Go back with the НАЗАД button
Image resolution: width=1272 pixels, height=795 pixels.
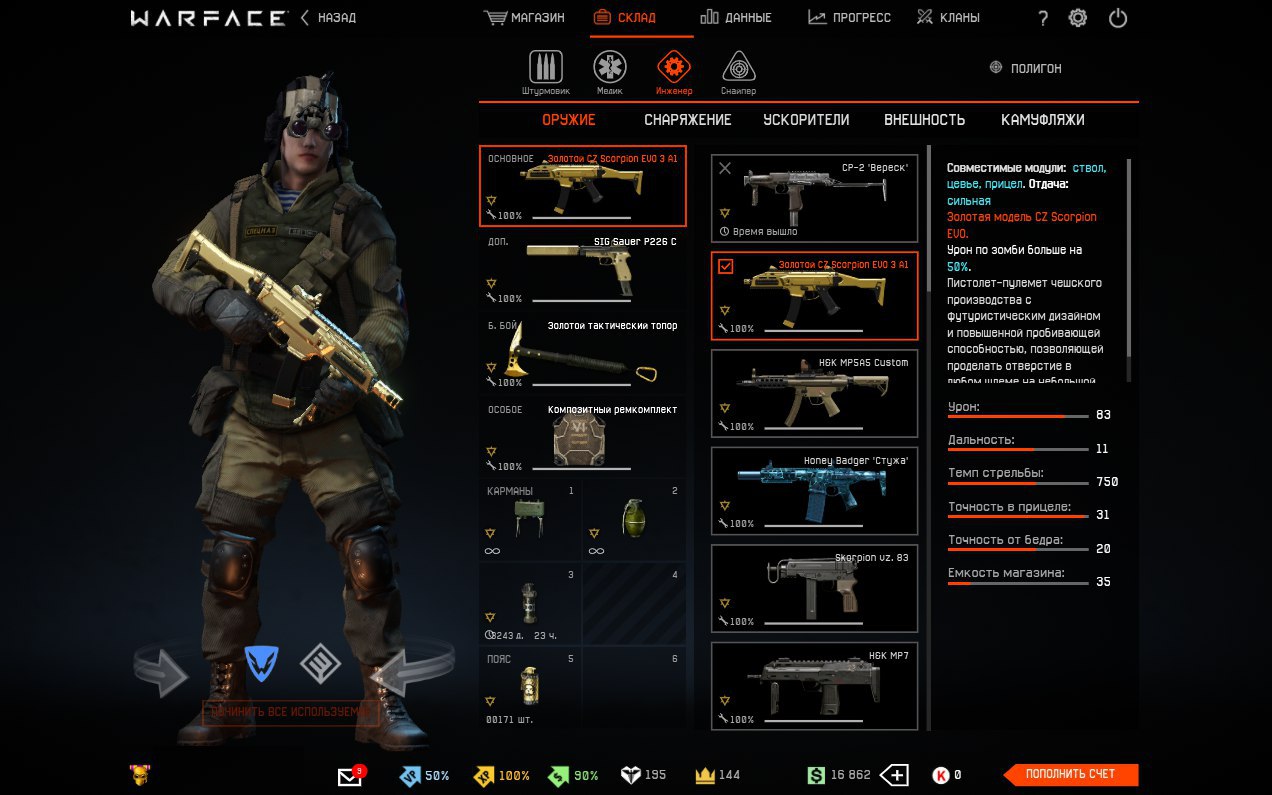tap(328, 18)
